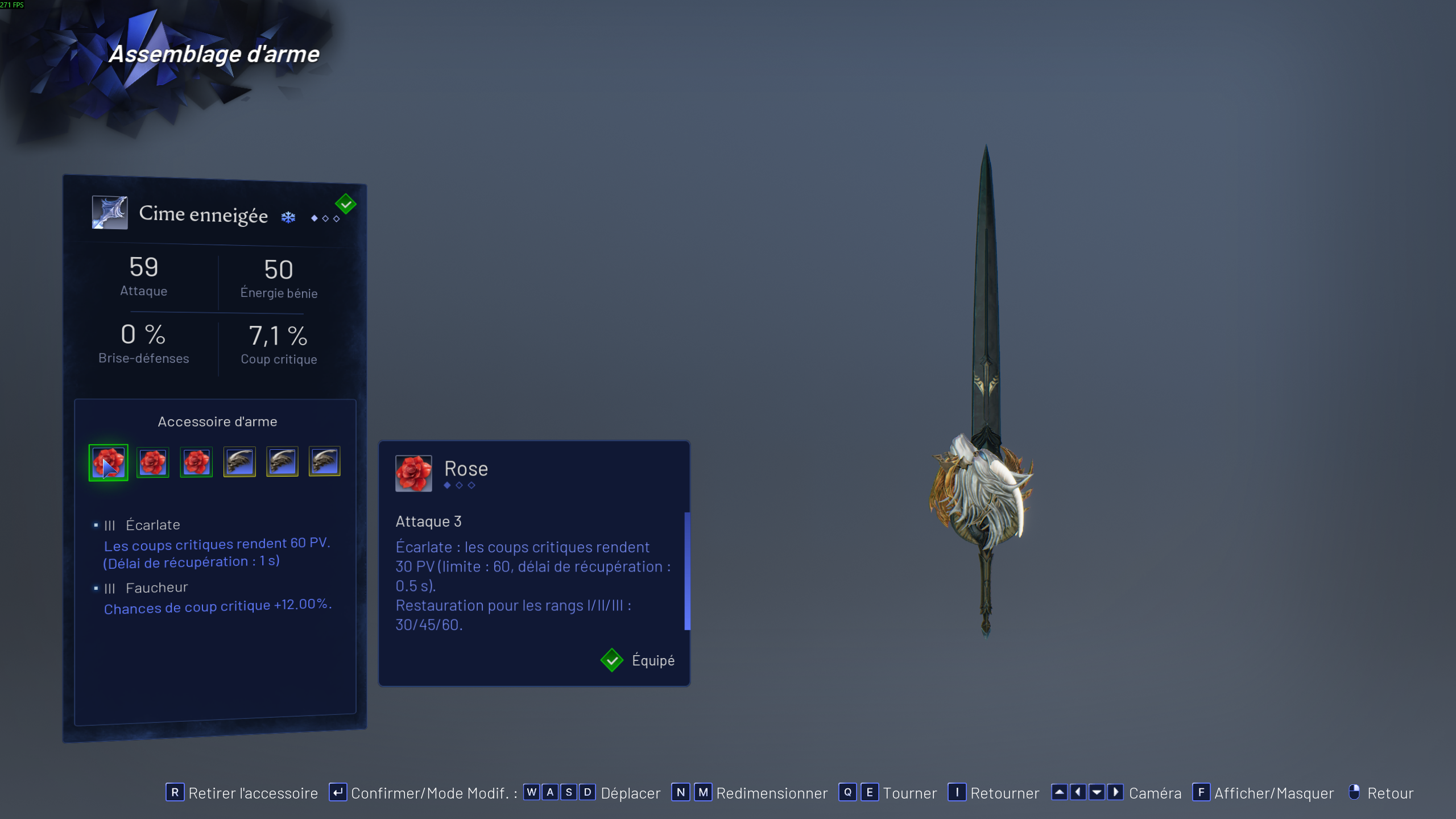This screenshot has width=1456, height=819.
Task: Click the snowflake element icon next to weapon name
Action: (288, 217)
